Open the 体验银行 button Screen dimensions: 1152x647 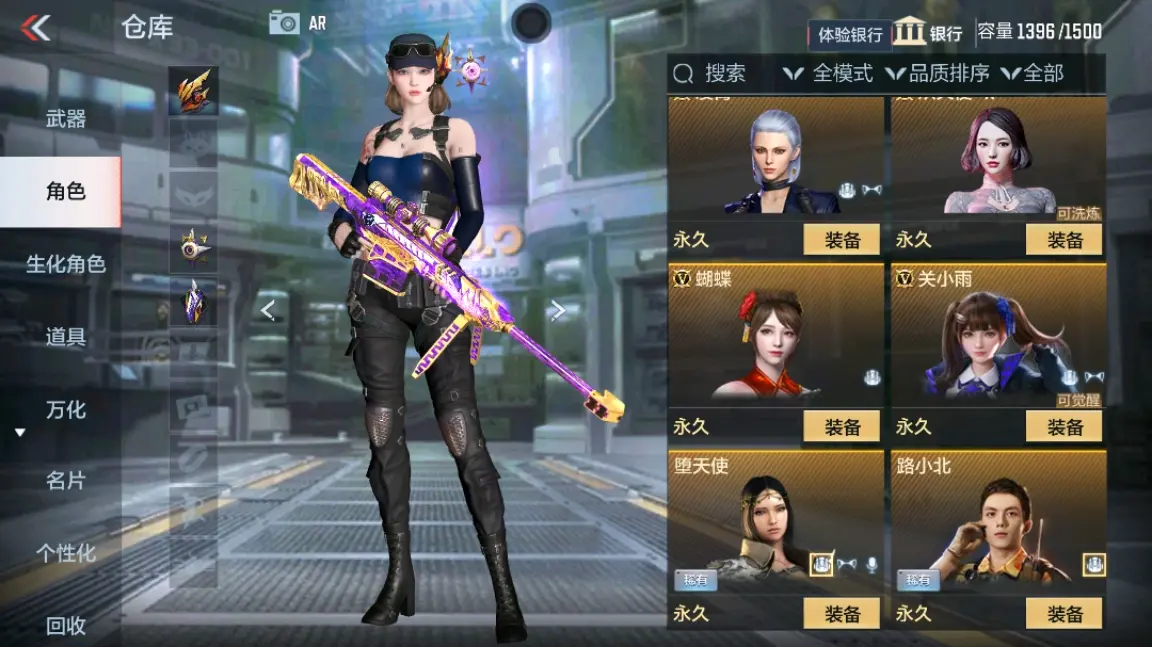point(850,34)
